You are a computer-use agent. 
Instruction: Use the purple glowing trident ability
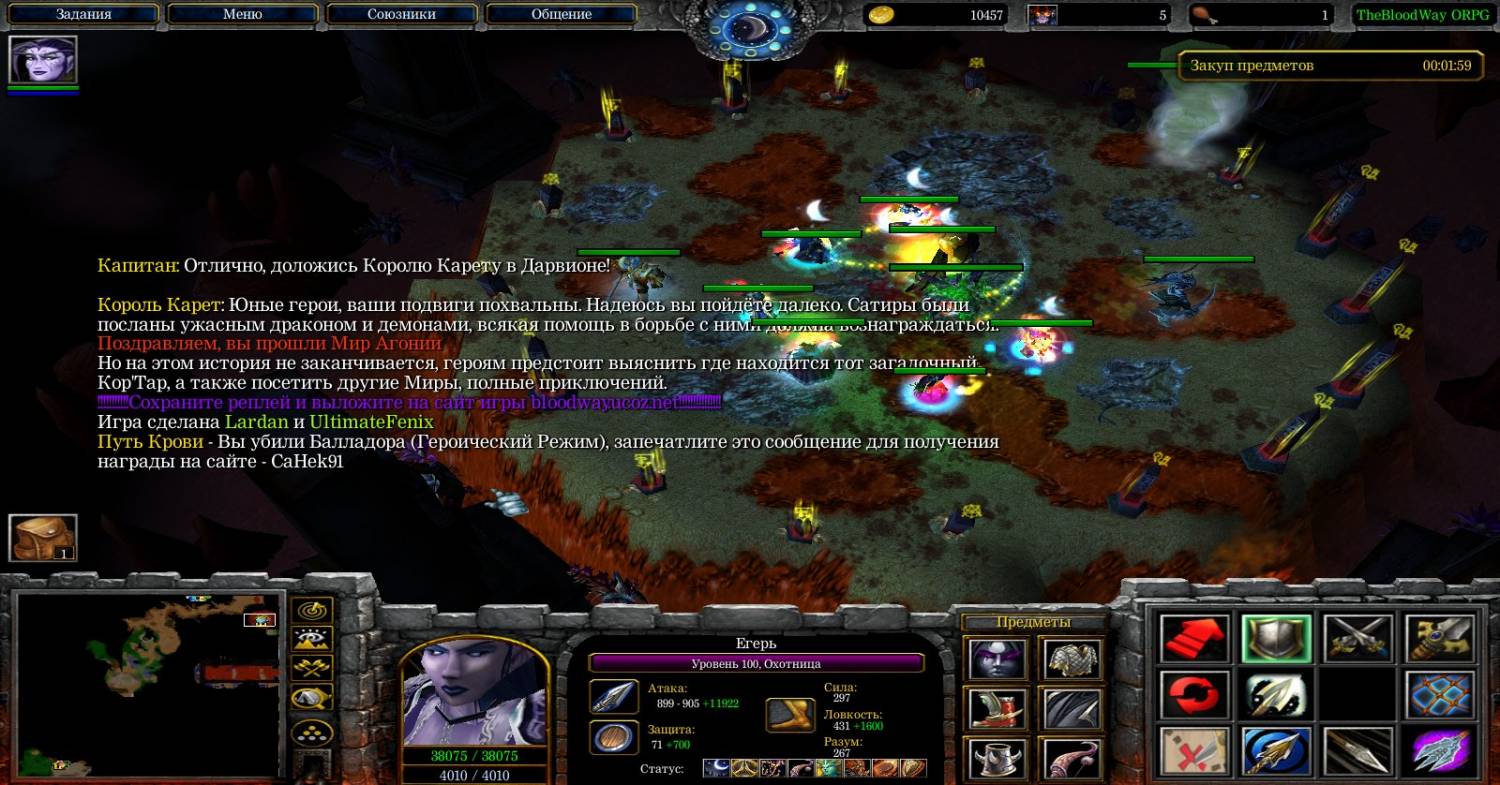click(x=1440, y=751)
